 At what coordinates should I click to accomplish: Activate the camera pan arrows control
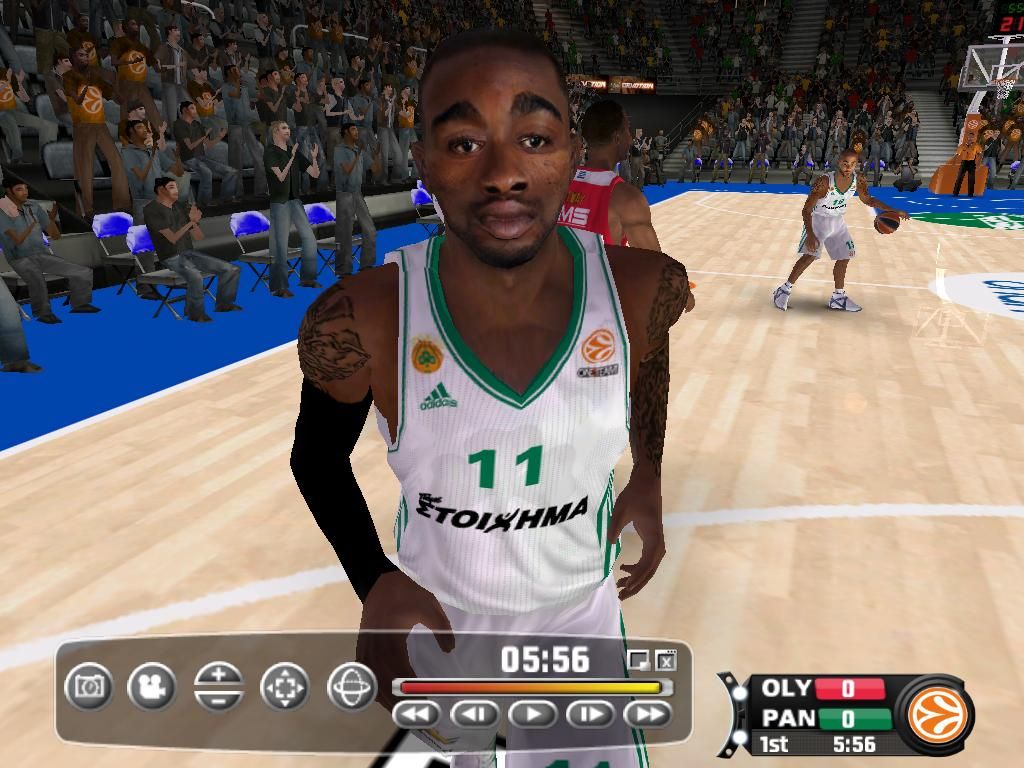pyautogui.click(x=285, y=686)
